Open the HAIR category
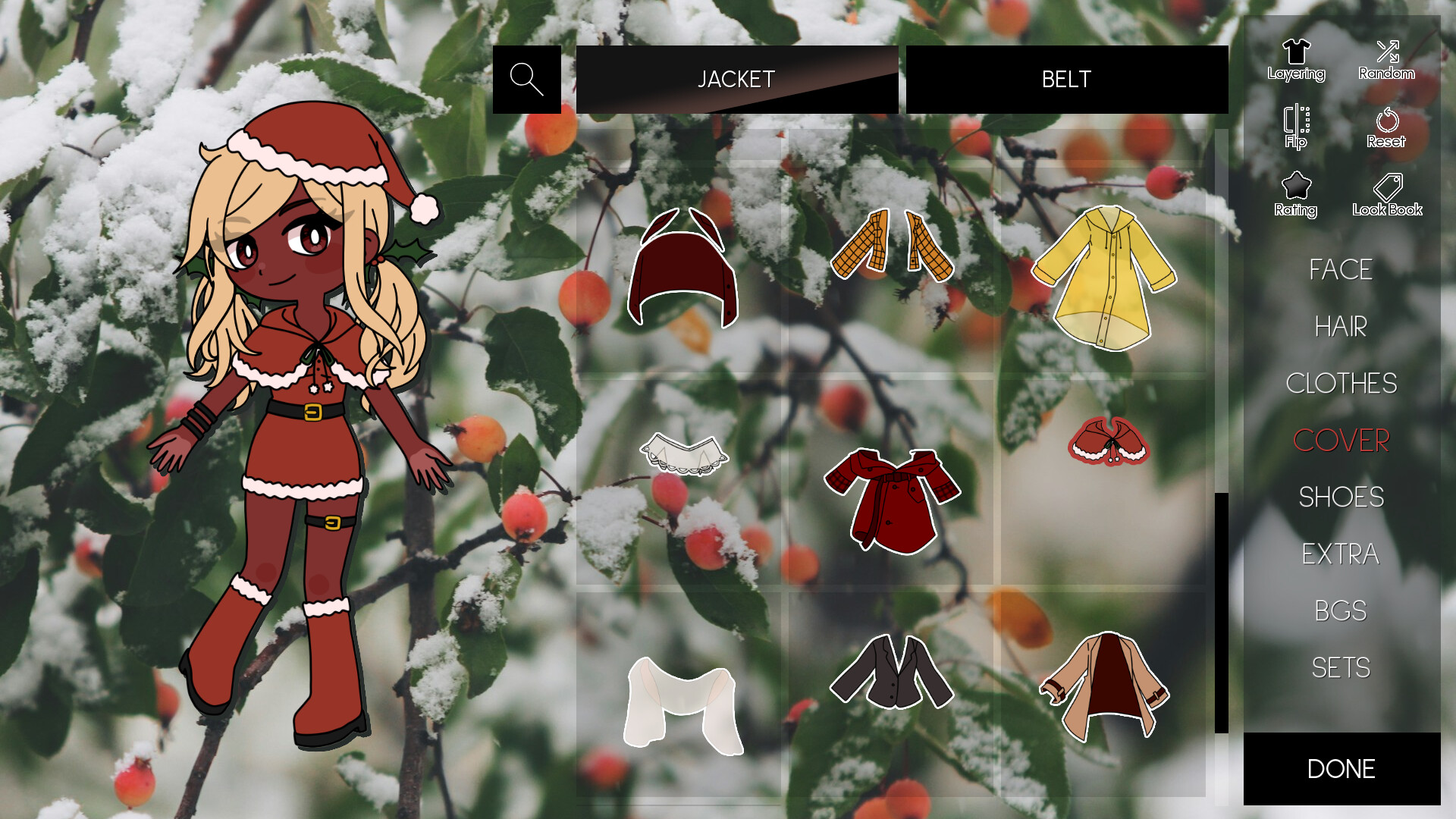Viewport: 1456px width, 819px height. (x=1341, y=327)
